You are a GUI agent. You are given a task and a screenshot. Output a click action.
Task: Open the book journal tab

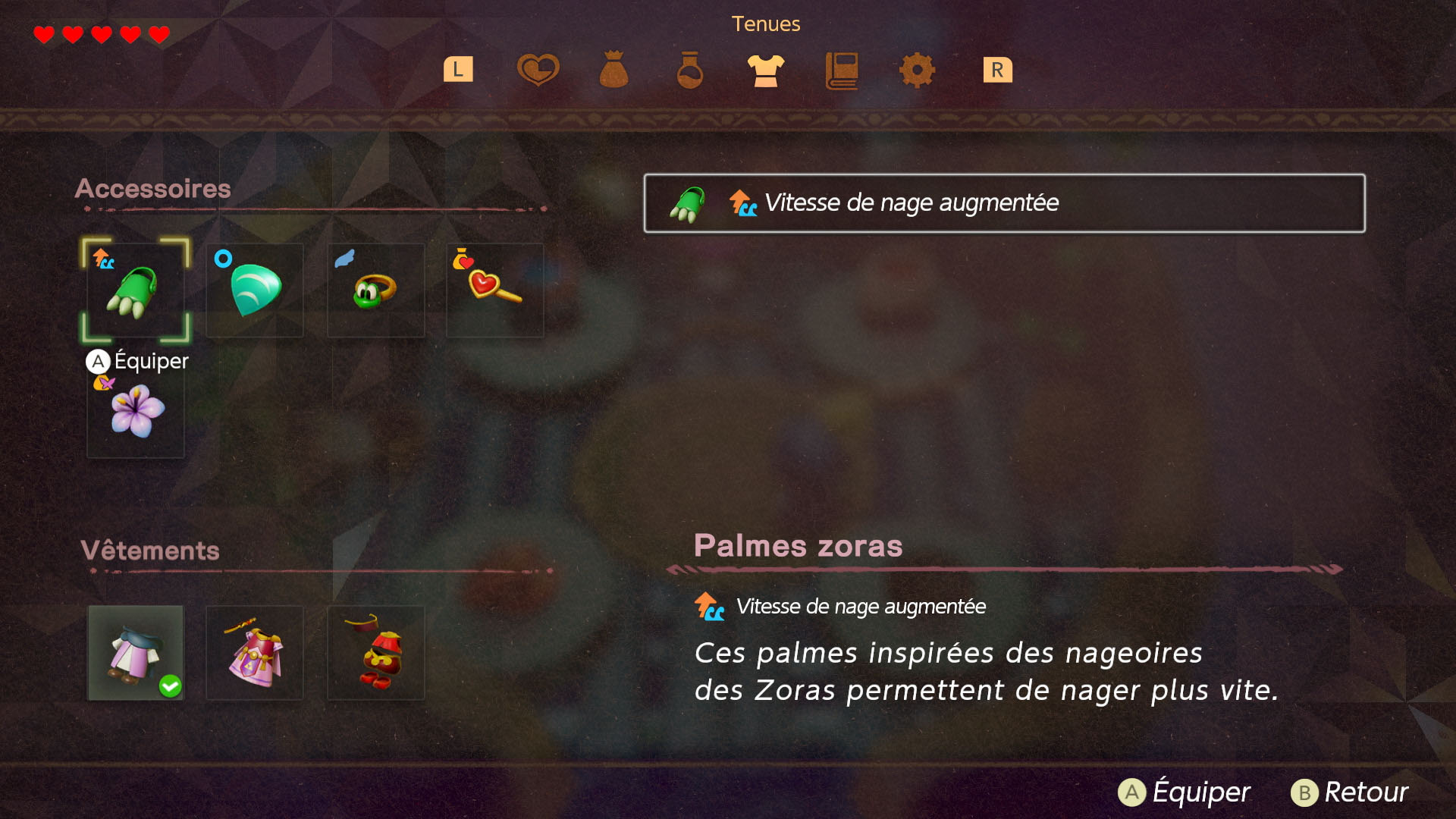842,71
